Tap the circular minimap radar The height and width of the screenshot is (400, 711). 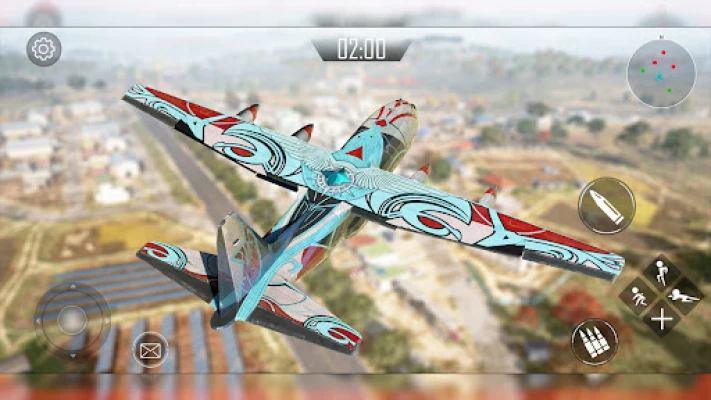coord(660,73)
